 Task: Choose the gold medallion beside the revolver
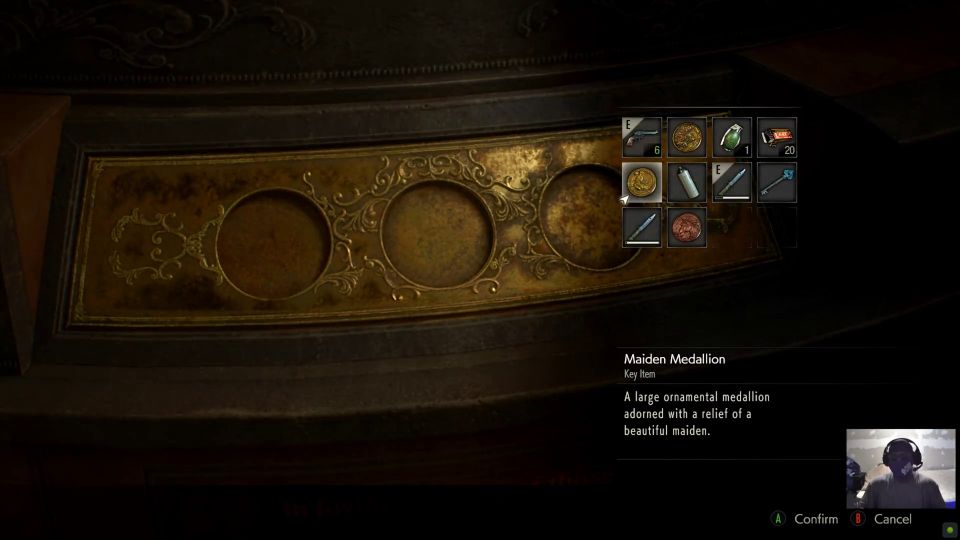pyautogui.click(x=687, y=138)
